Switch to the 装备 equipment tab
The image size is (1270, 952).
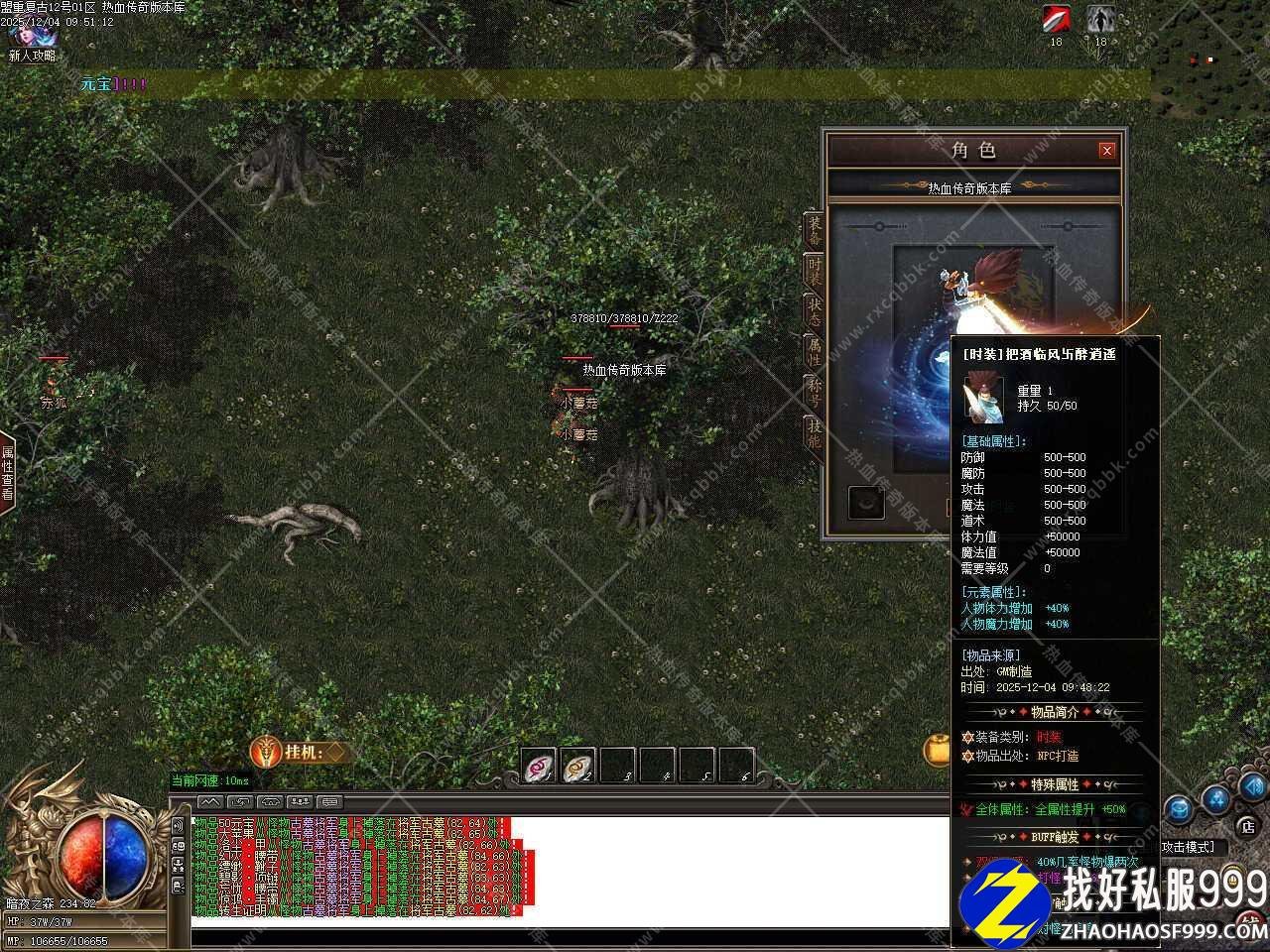pyautogui.click(x=814, y=230)
